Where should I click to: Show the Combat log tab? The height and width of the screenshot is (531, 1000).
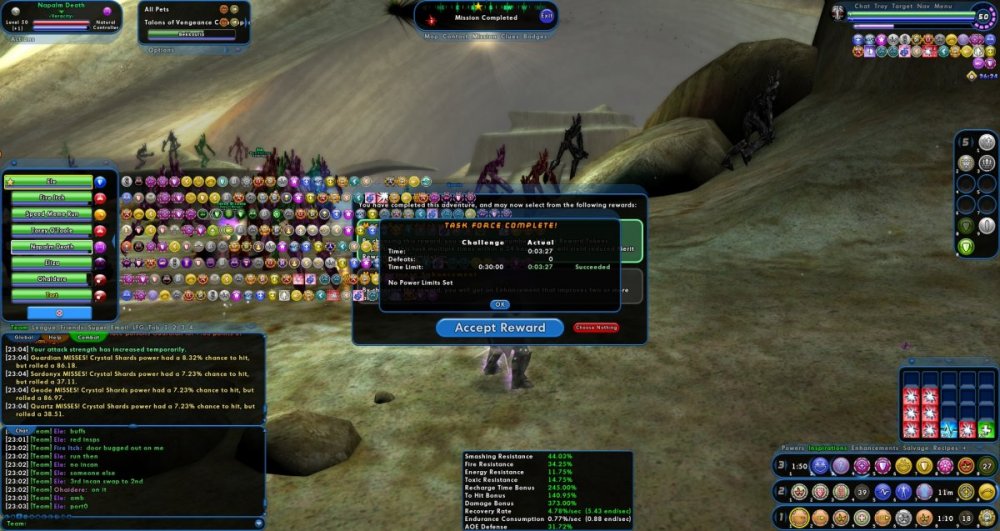85,337
